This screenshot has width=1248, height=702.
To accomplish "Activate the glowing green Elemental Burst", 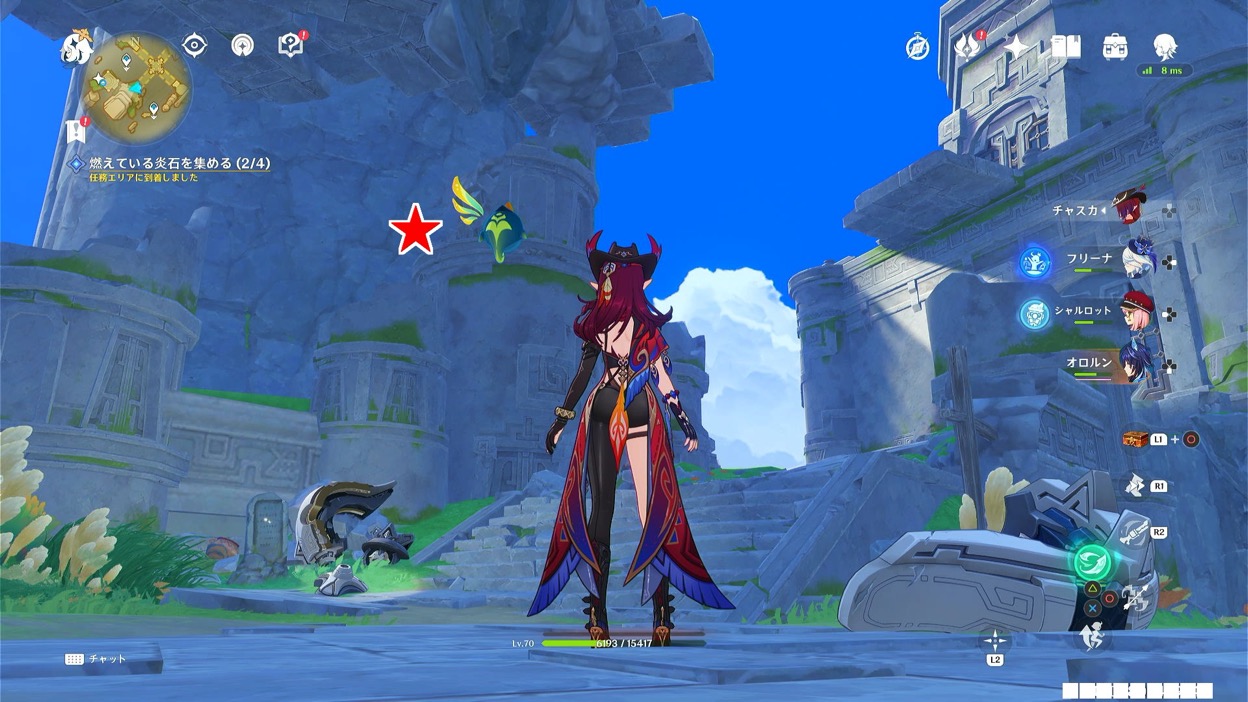I will point(1093,561).
